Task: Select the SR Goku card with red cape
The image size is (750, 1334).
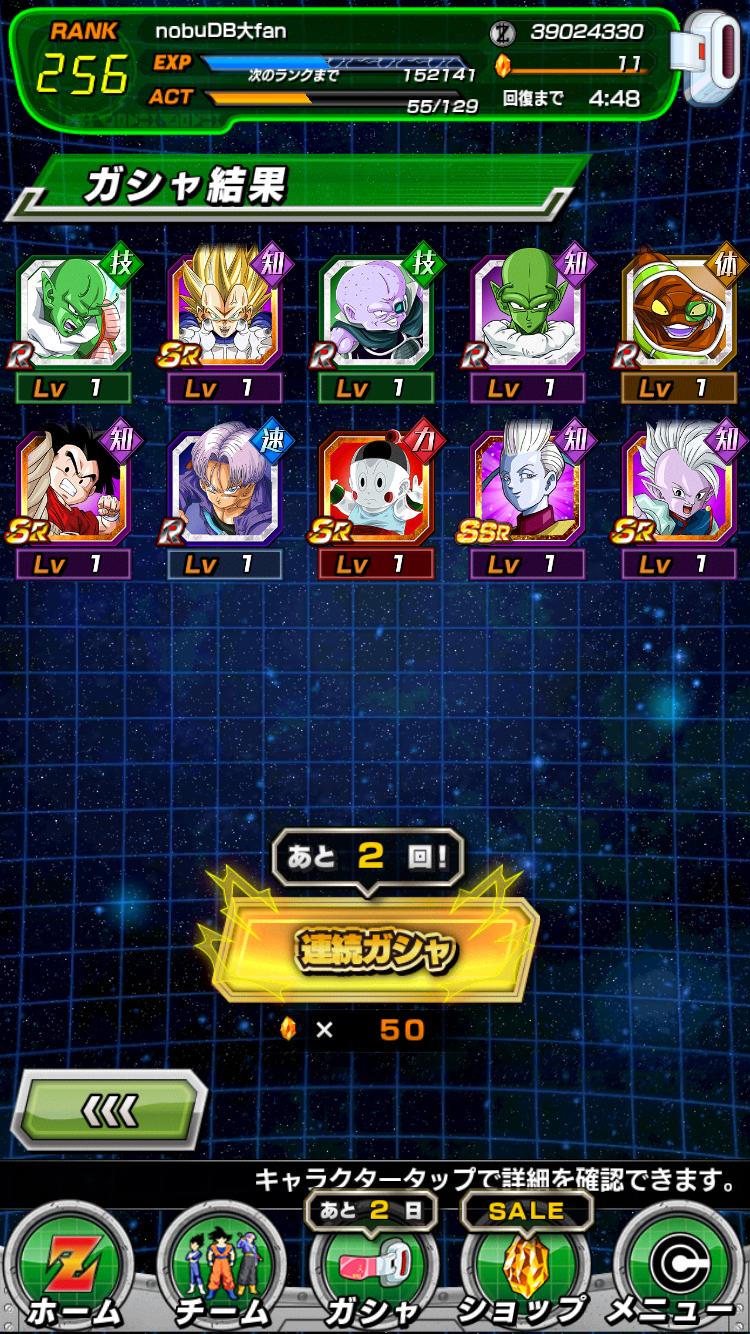Action: [x=73, y=490]
